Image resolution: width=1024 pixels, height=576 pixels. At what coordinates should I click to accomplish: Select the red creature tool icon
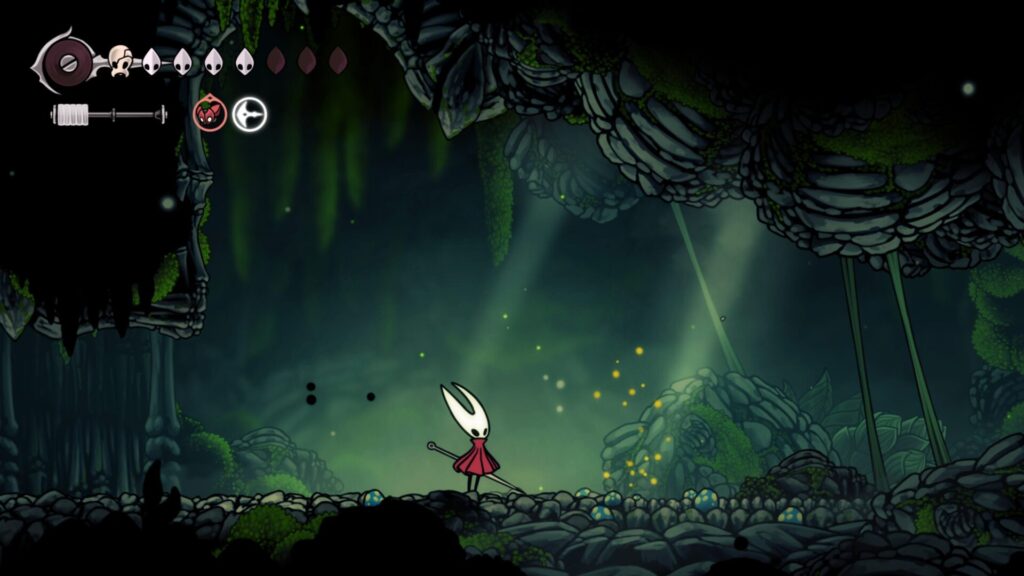click(209, 115)
